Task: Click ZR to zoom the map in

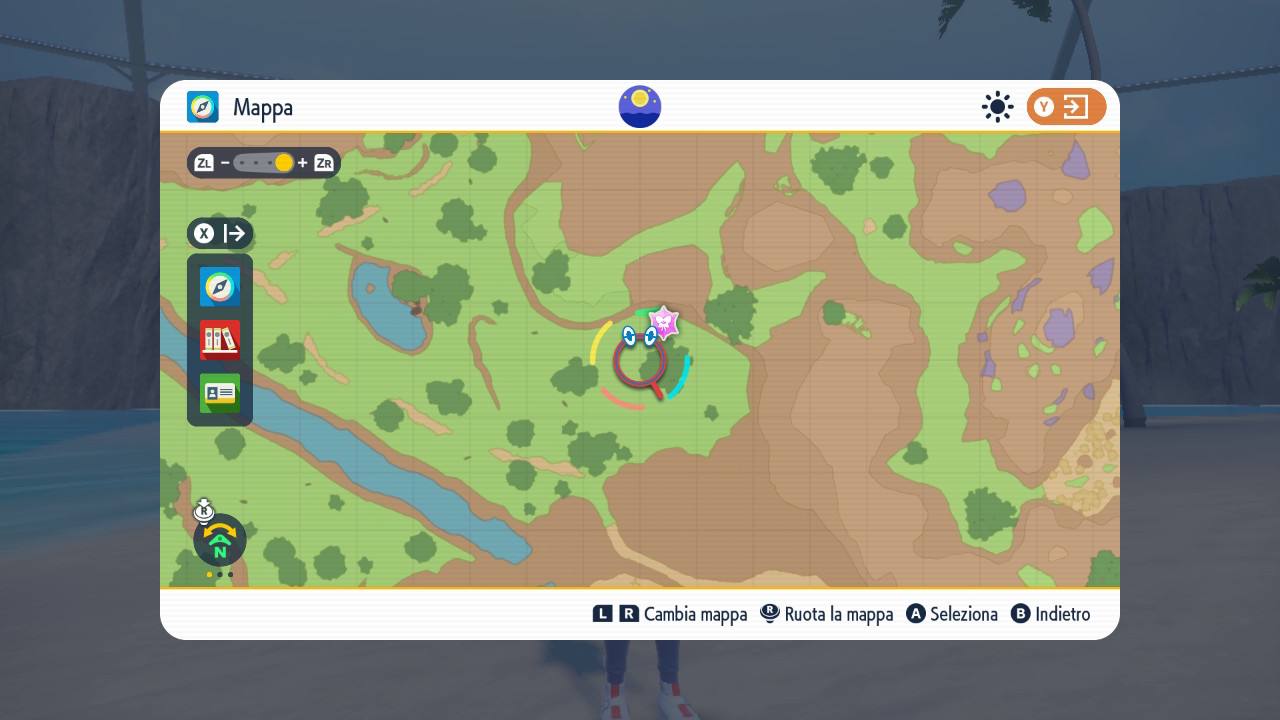Action: 322,162
